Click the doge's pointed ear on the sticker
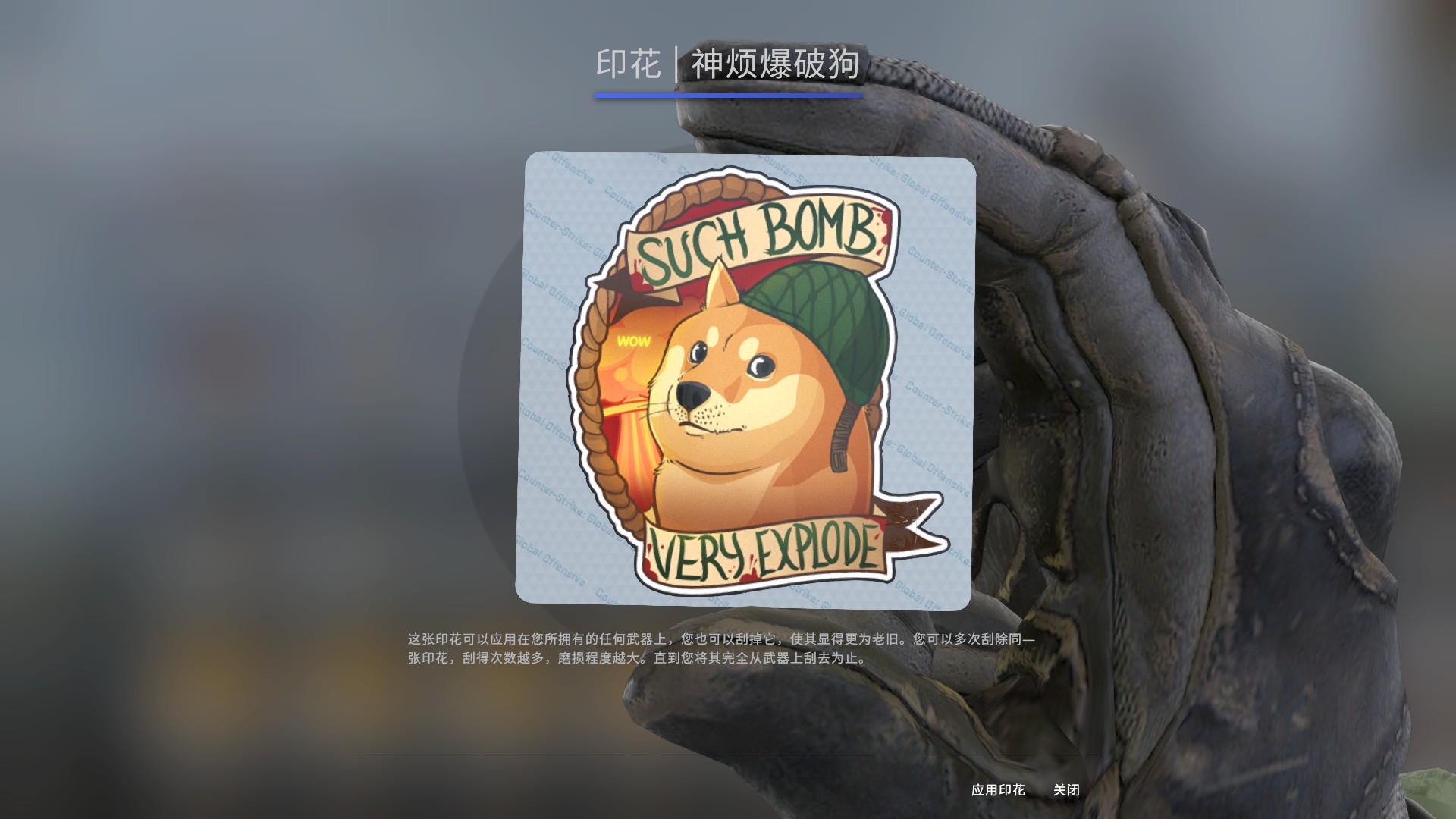 720,284
